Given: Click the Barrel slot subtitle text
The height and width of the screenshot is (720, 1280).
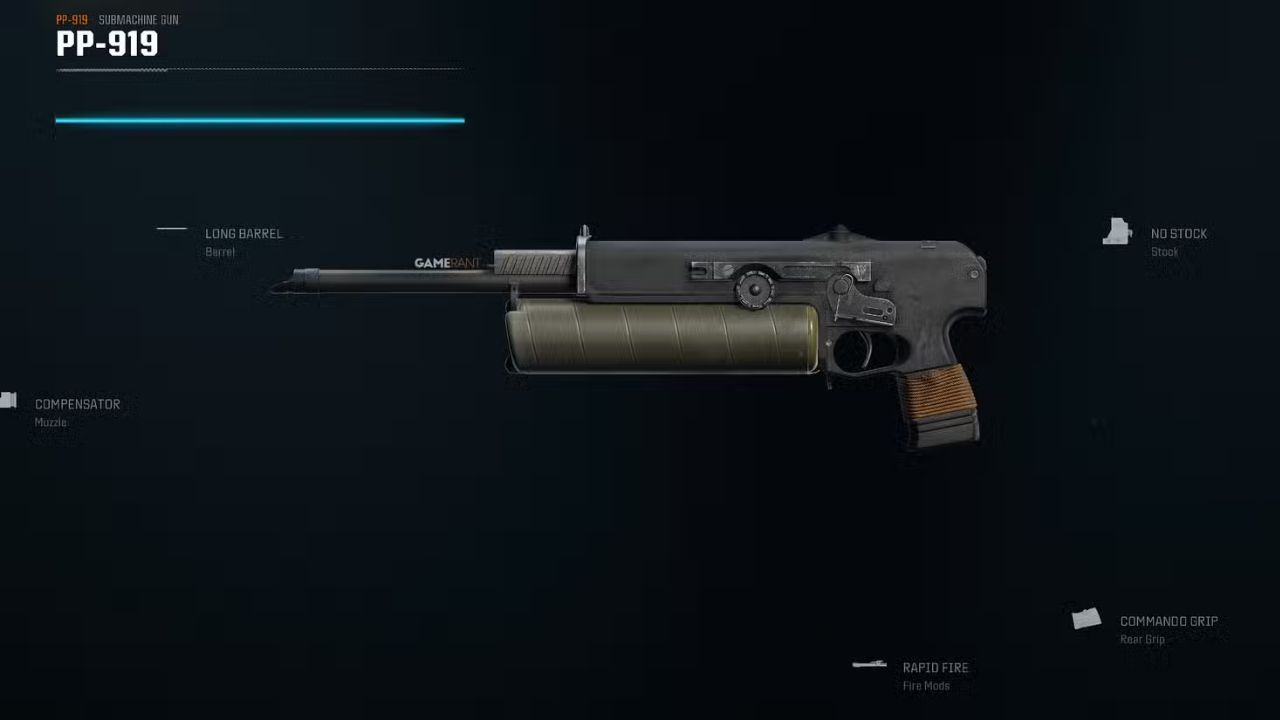Looking at the screenshot, I should point(219,252).
